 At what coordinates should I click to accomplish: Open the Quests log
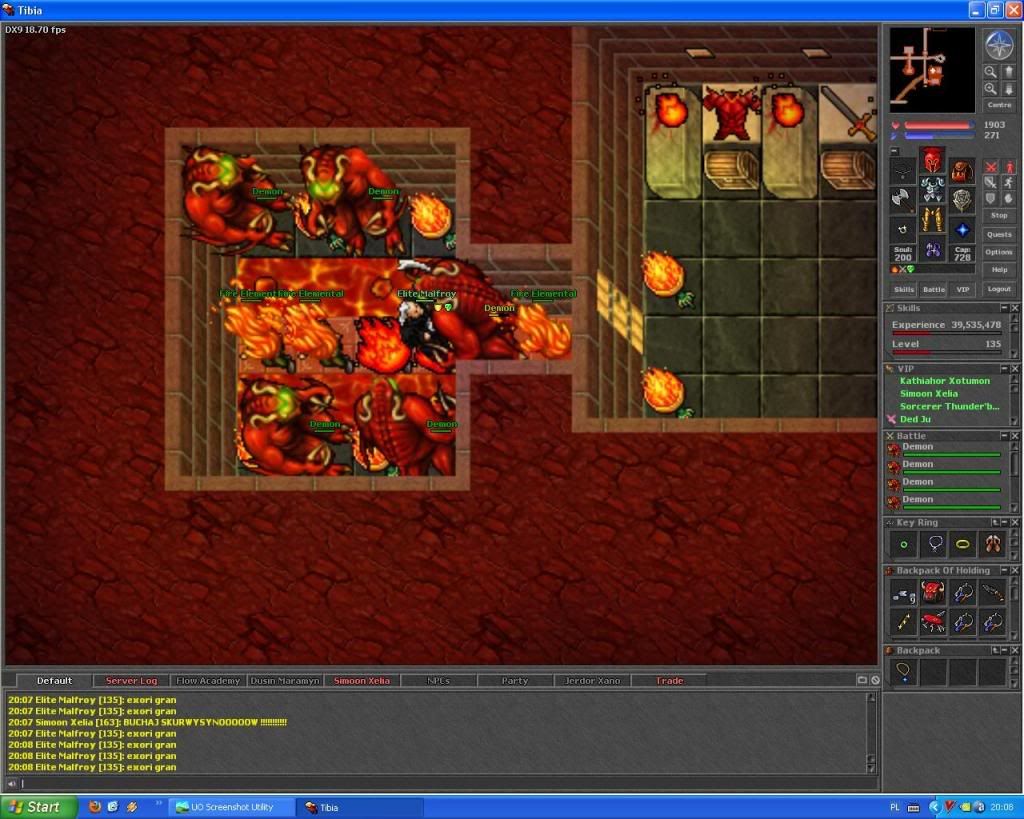pos(998,234)
